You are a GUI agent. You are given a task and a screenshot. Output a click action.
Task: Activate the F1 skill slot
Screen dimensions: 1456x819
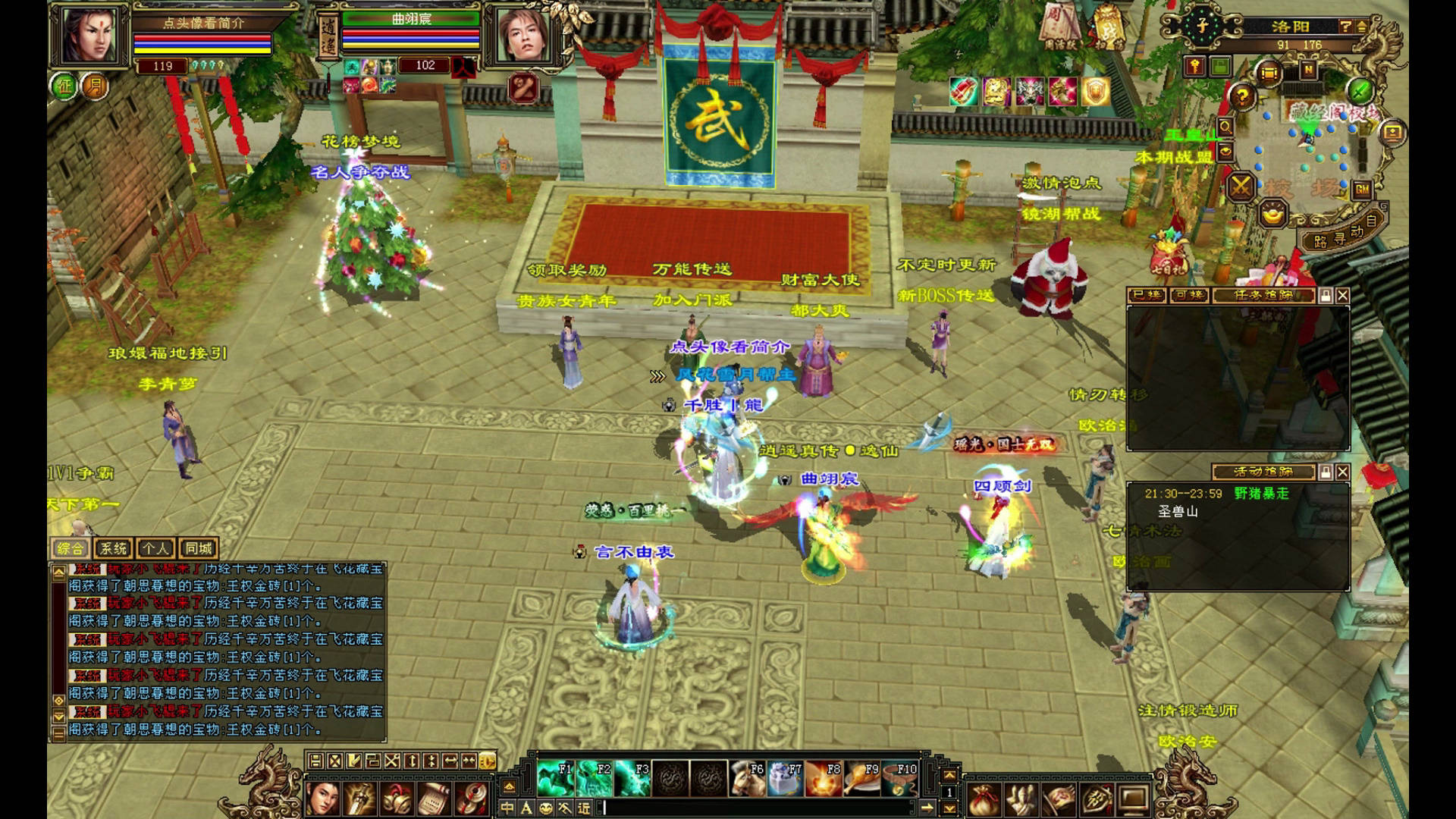pyautogui.click(x=555, y=779)
